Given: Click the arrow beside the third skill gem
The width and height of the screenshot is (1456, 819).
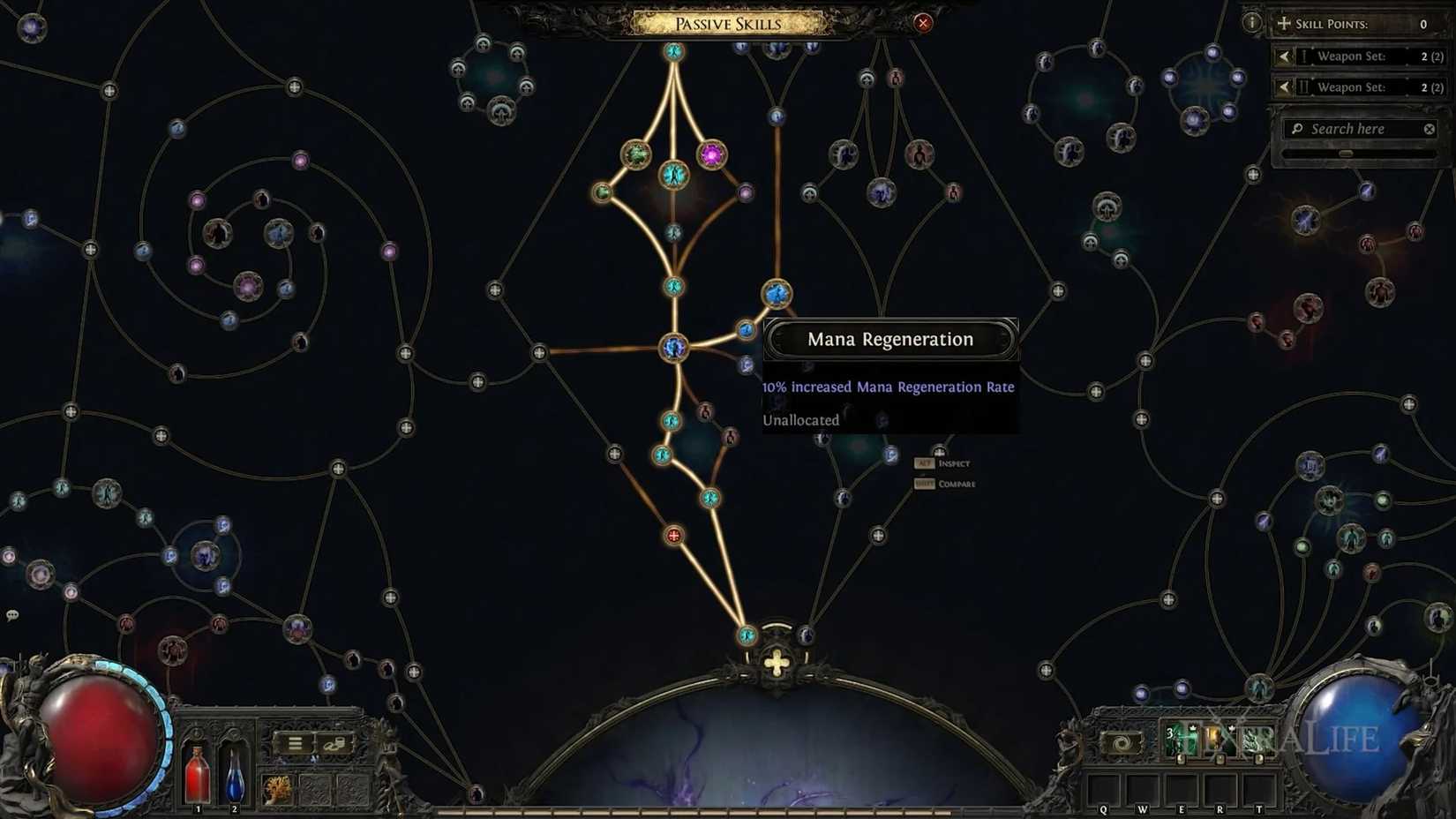Looking at the screenshot, I should point(1258,760).
